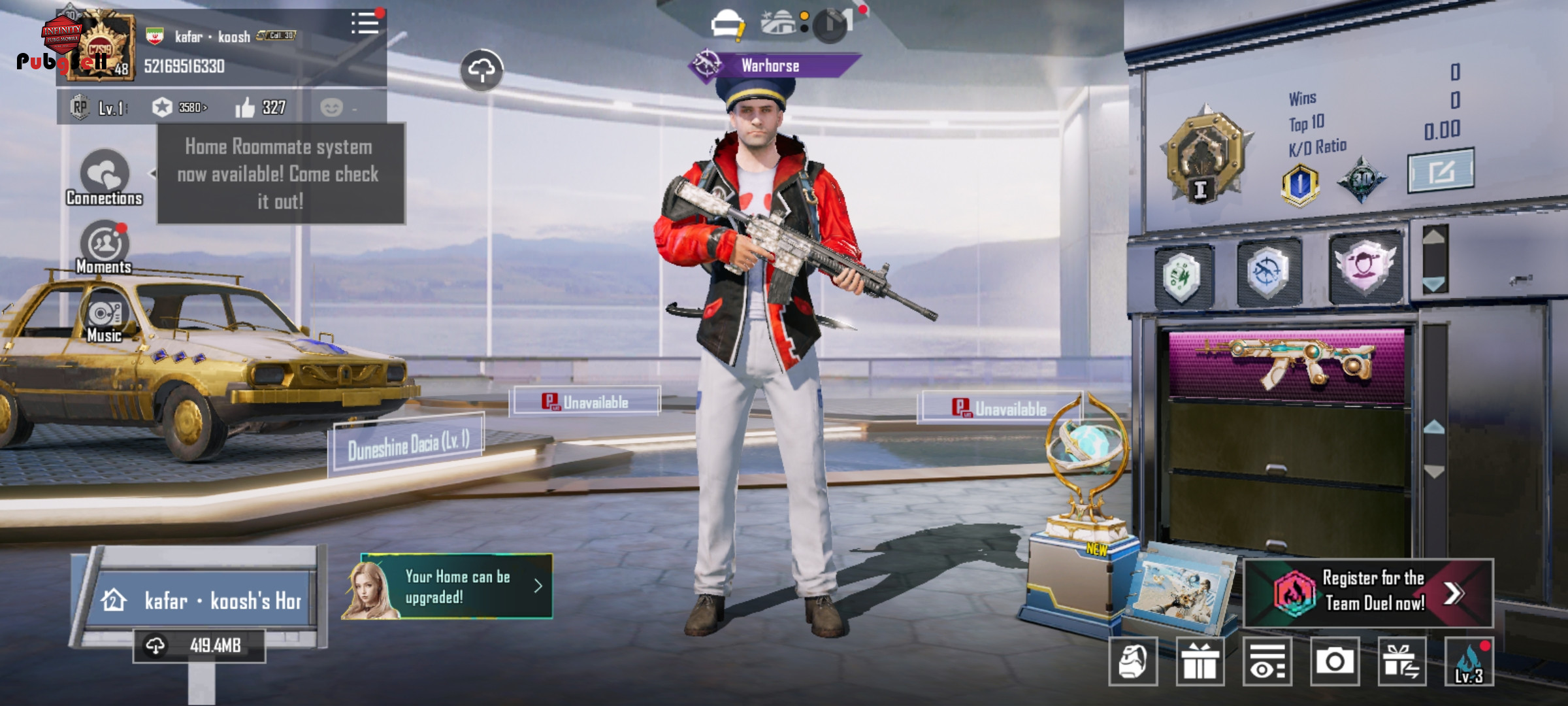The width and height of the screenshot is (1568, 706).
Task: Open the RP level badge
Action: (x=99, y=107)
